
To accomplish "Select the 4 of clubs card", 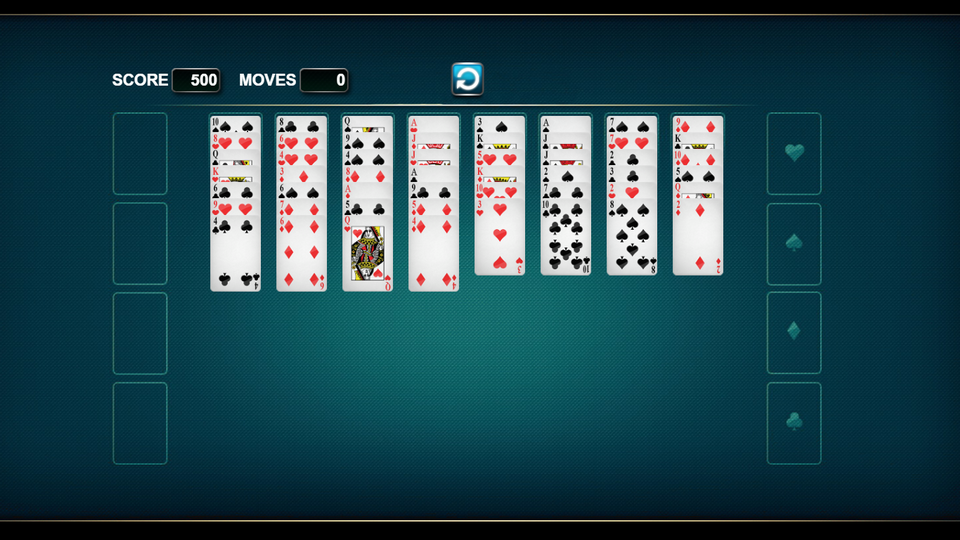I will pos(236,255).
